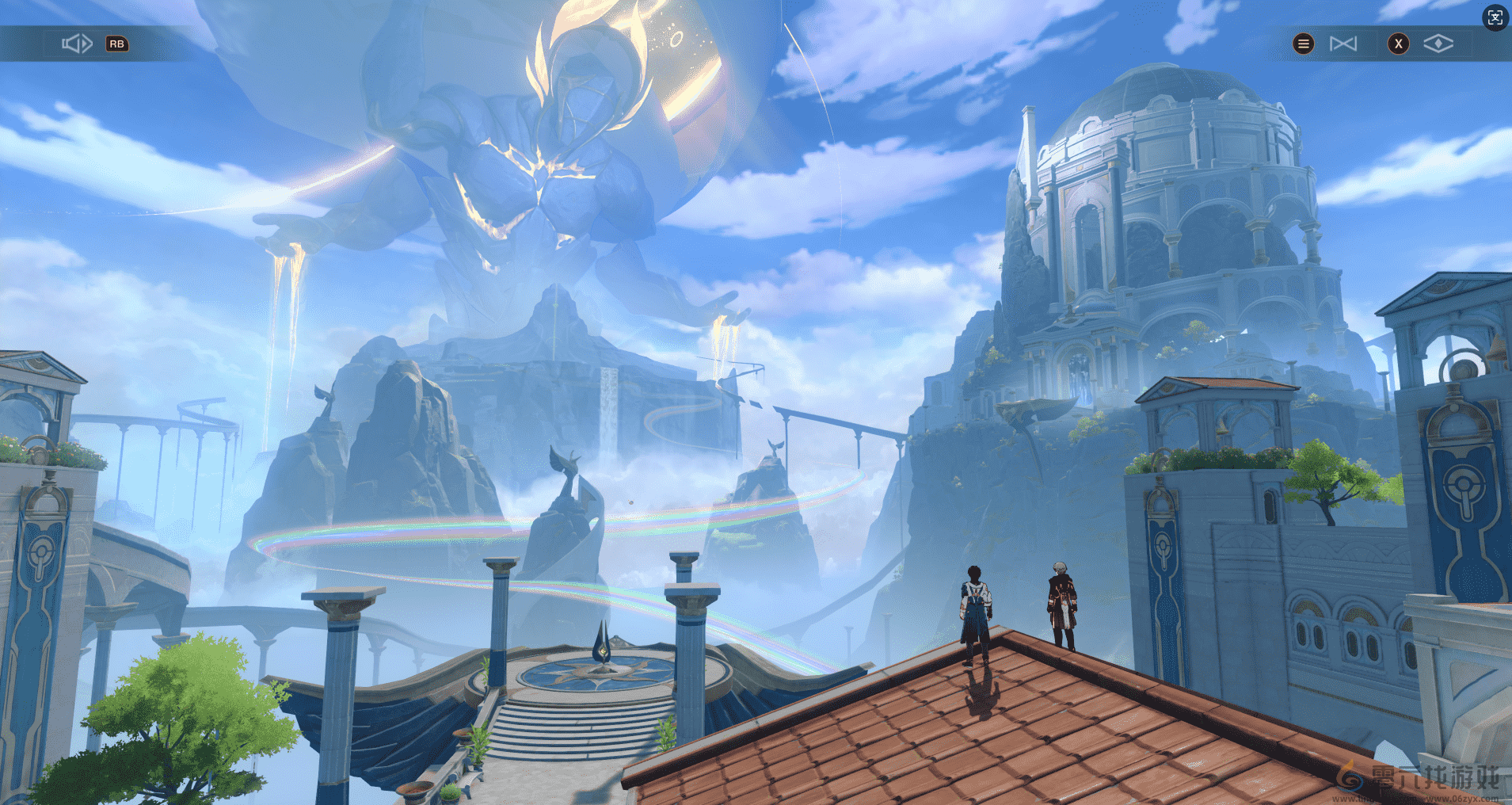Image resolution: width=1512 pixels, height=805 pixels.
Task: Toggle the diamond eye hide-interface icon
Action: tap(1438, 44)
